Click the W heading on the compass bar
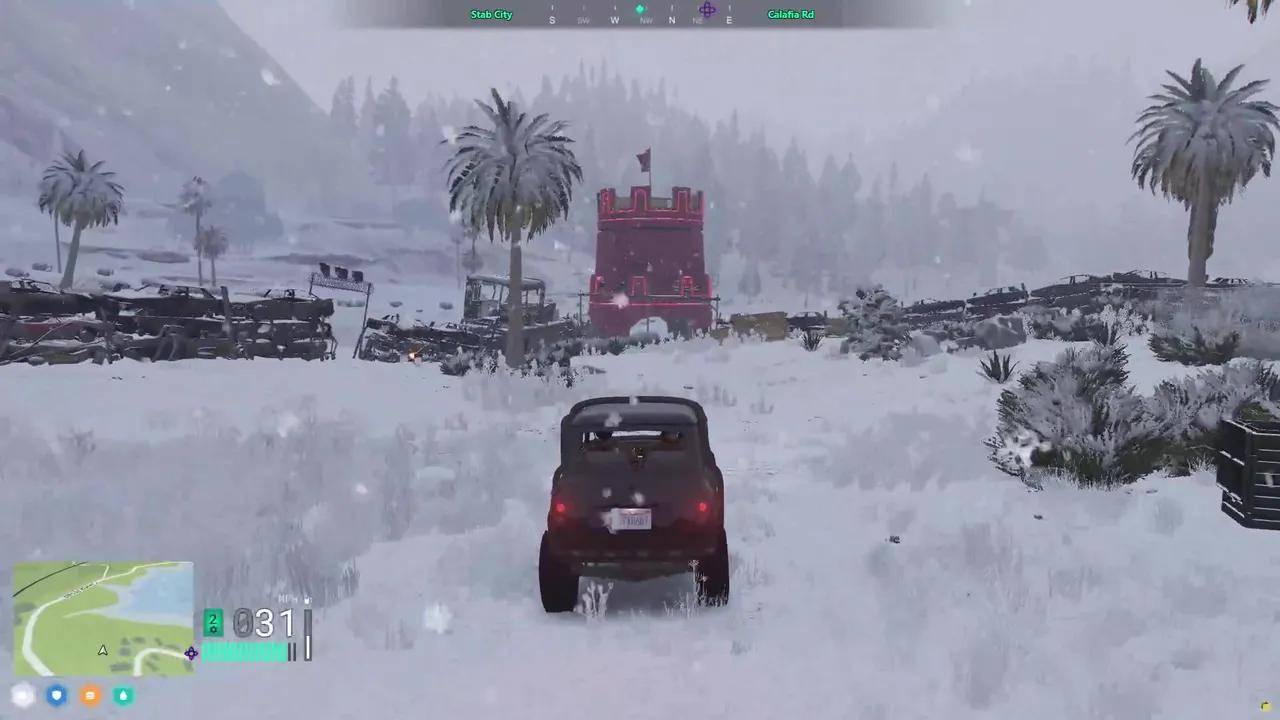The image size is (1280, 720). (x=615, y=18)
